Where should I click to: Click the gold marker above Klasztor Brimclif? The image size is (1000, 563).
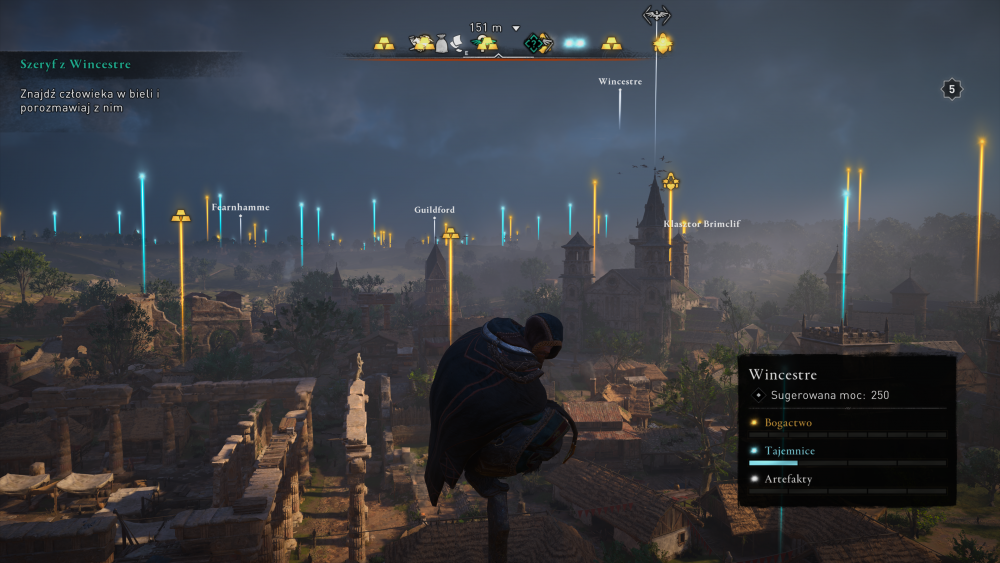click(670, 181)
